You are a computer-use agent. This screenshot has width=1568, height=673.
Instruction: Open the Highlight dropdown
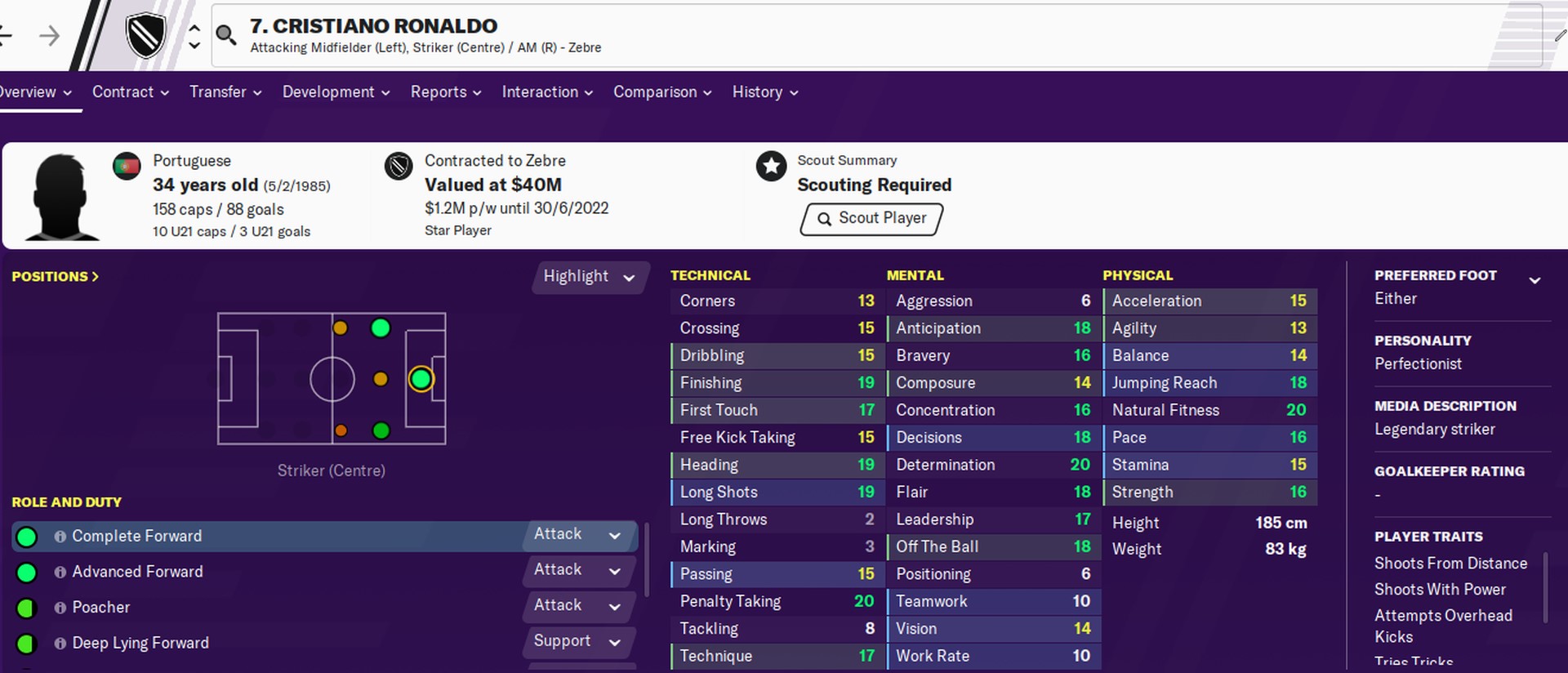point(590,277)
